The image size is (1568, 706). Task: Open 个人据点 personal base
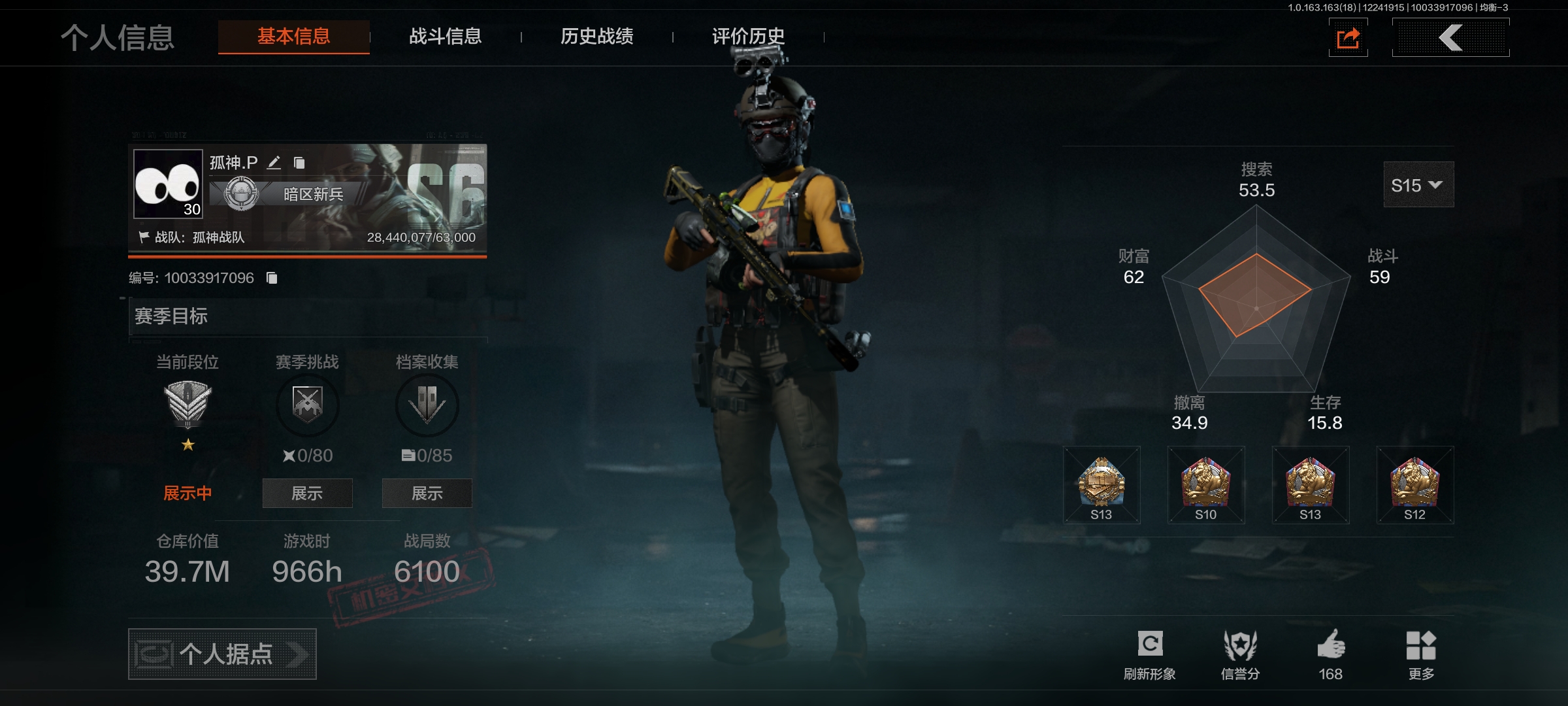tap(222, 654)
